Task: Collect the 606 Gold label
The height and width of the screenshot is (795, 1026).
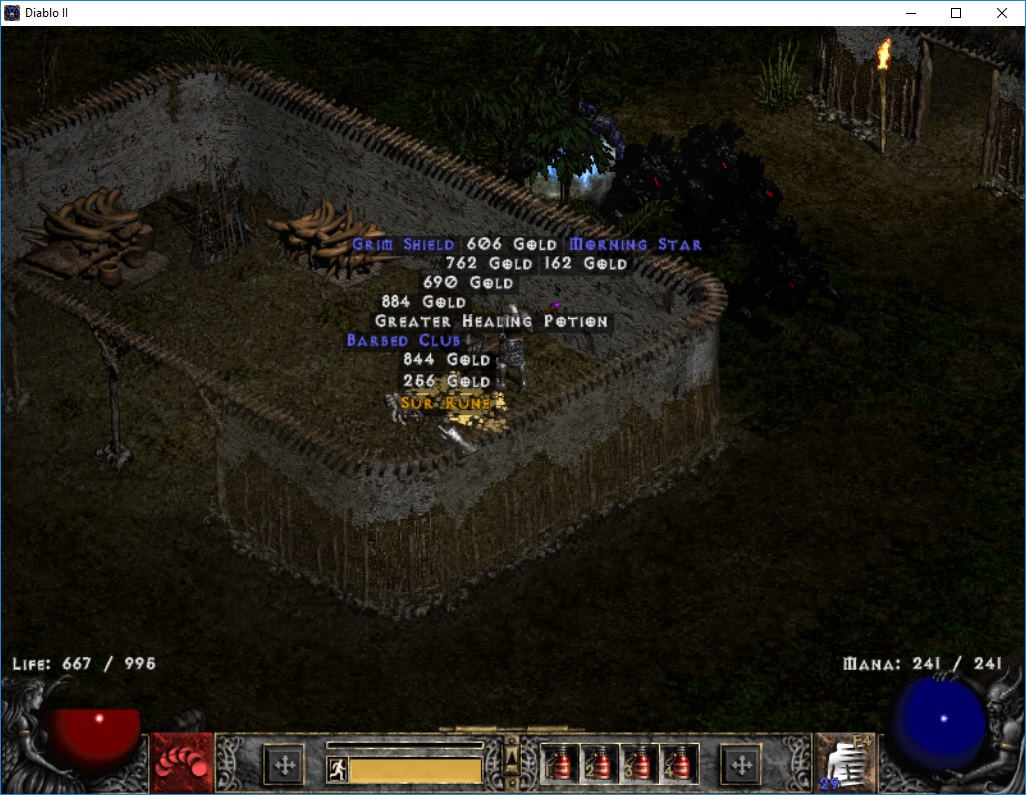Action: click(x=505, y=245)
